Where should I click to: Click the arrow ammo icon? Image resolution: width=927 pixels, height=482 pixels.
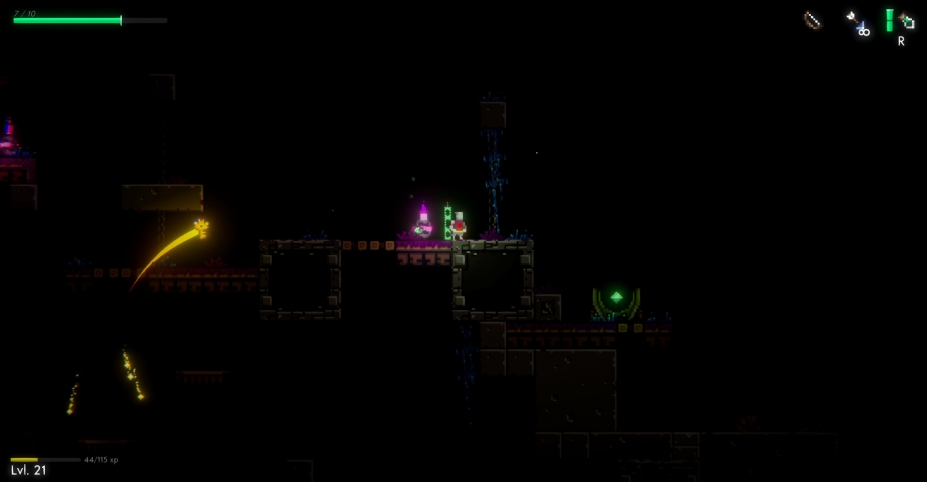point(857,23)
